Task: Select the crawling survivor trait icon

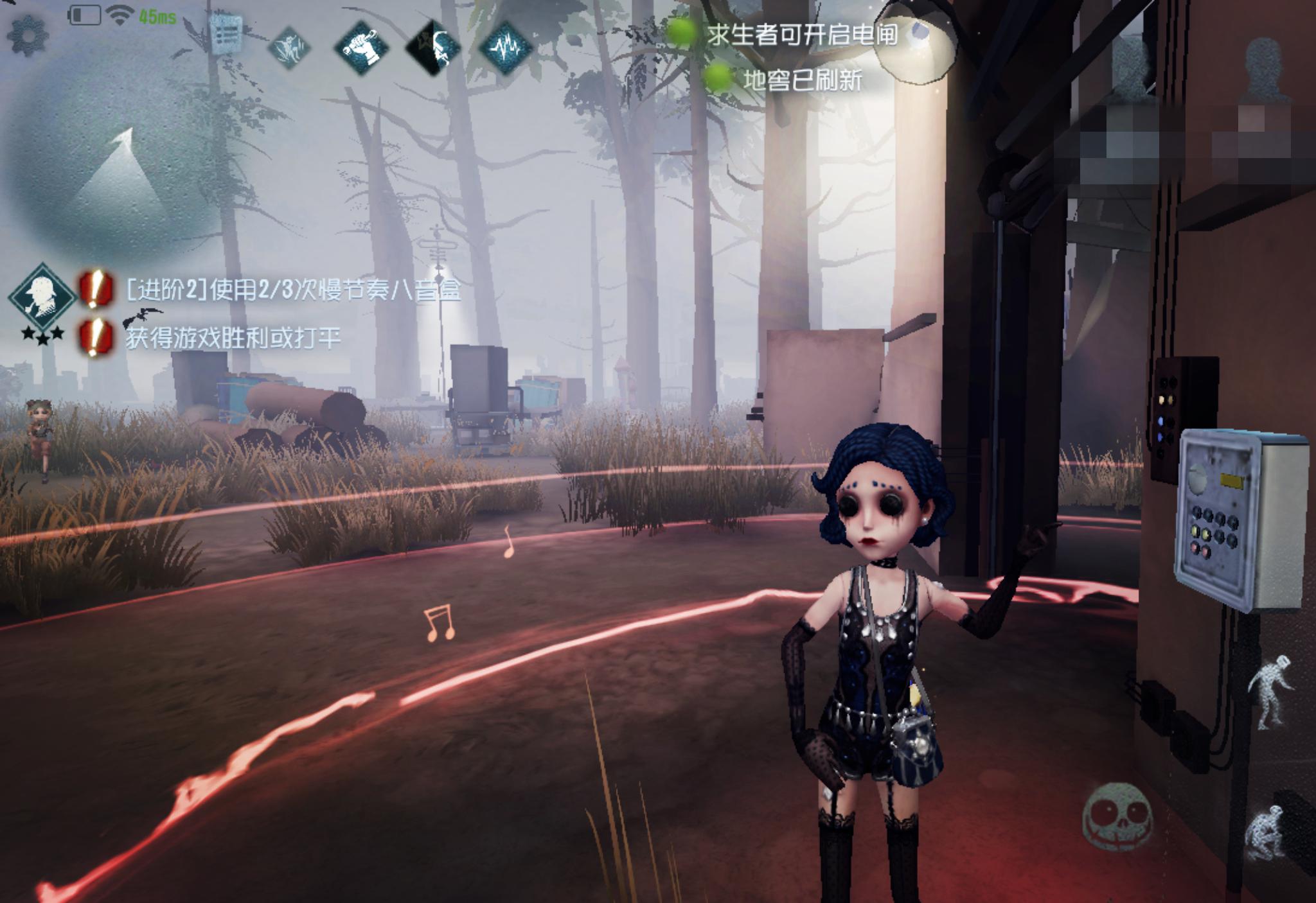Action: [x=290, y=46]
